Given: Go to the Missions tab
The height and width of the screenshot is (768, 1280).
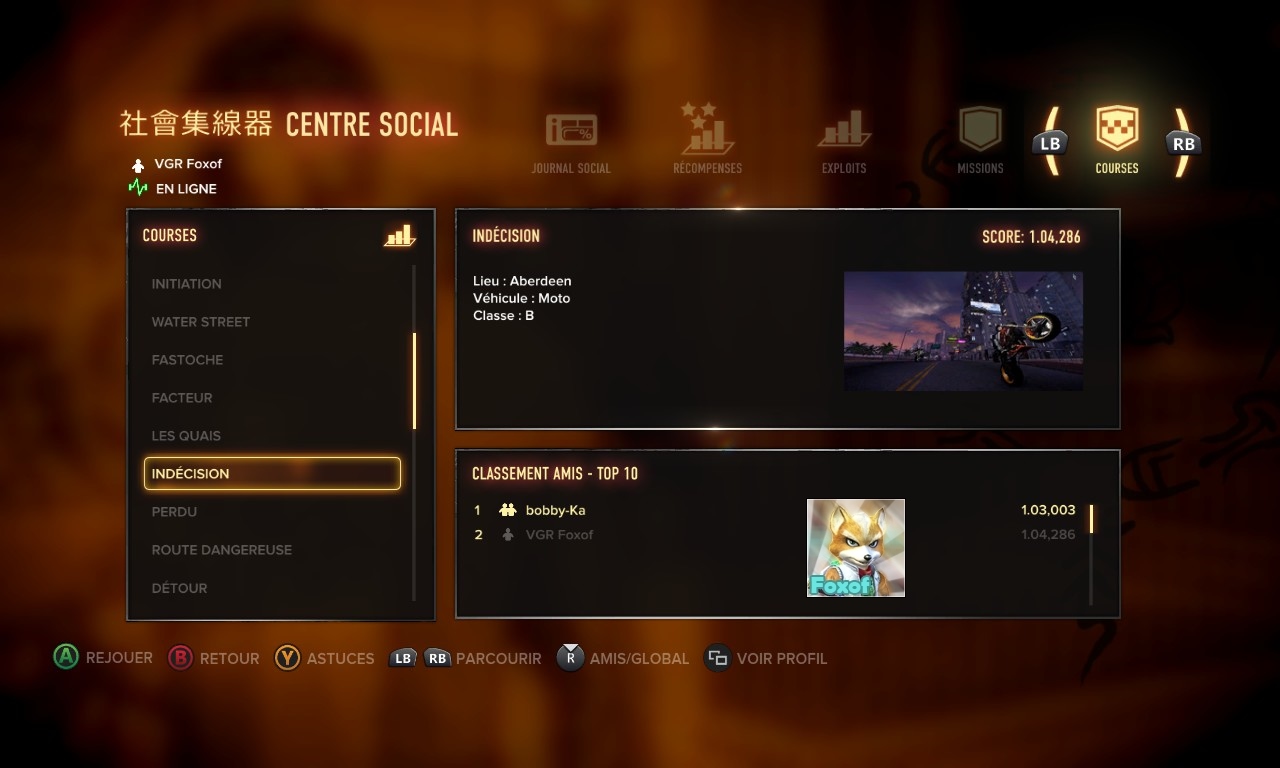Looking at the screenshot, I should tap(980, 140).
